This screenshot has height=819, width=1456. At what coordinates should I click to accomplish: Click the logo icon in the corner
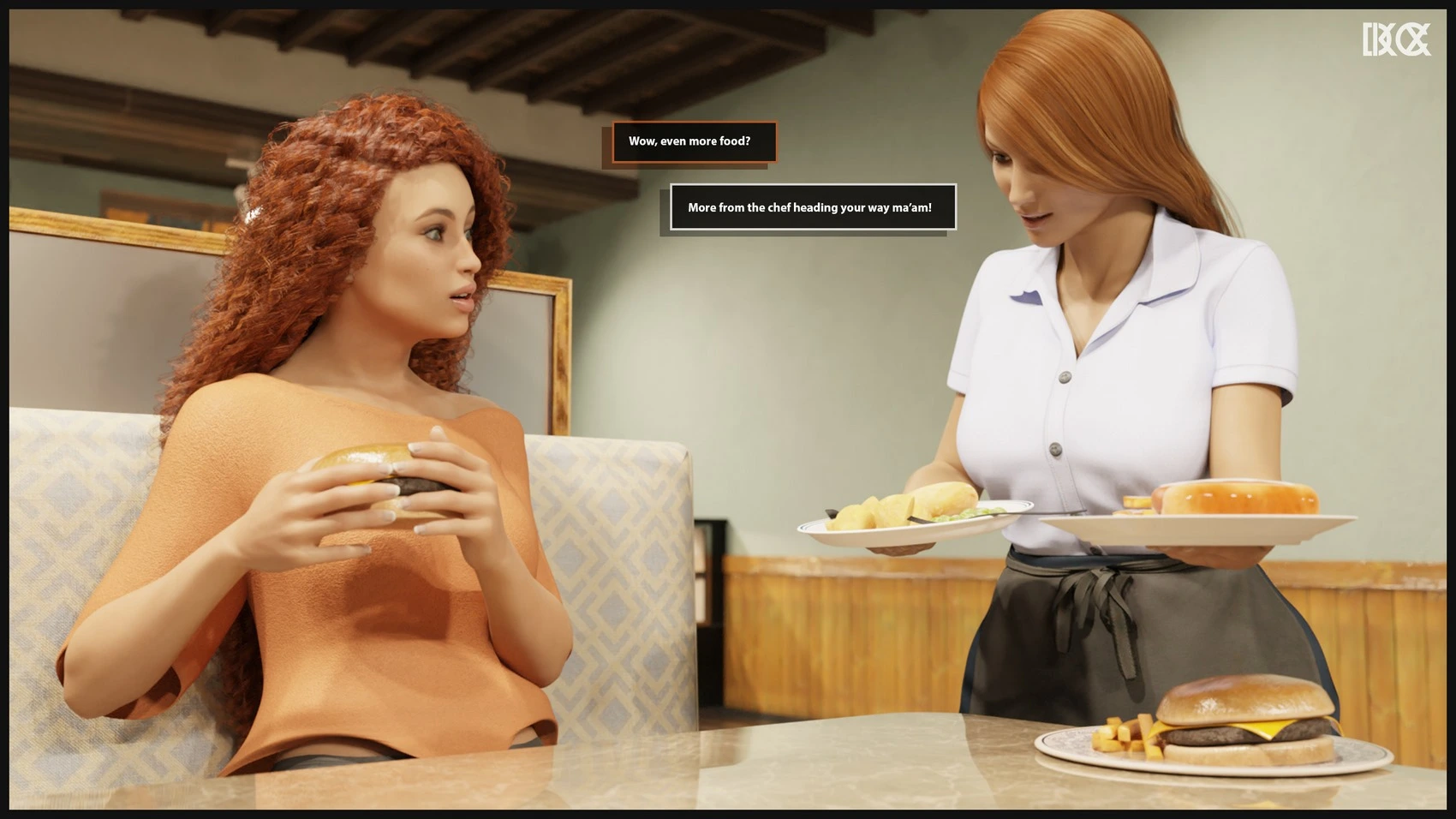click(x=1396, y=39)
